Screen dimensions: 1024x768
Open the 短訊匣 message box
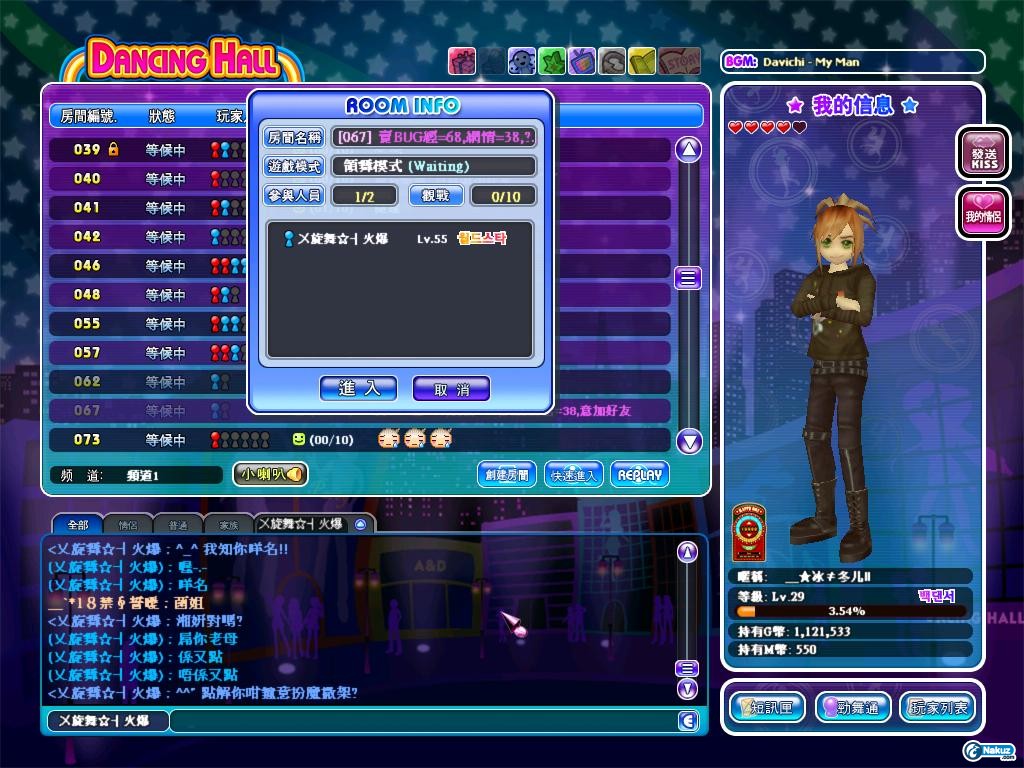coord(767,707)
